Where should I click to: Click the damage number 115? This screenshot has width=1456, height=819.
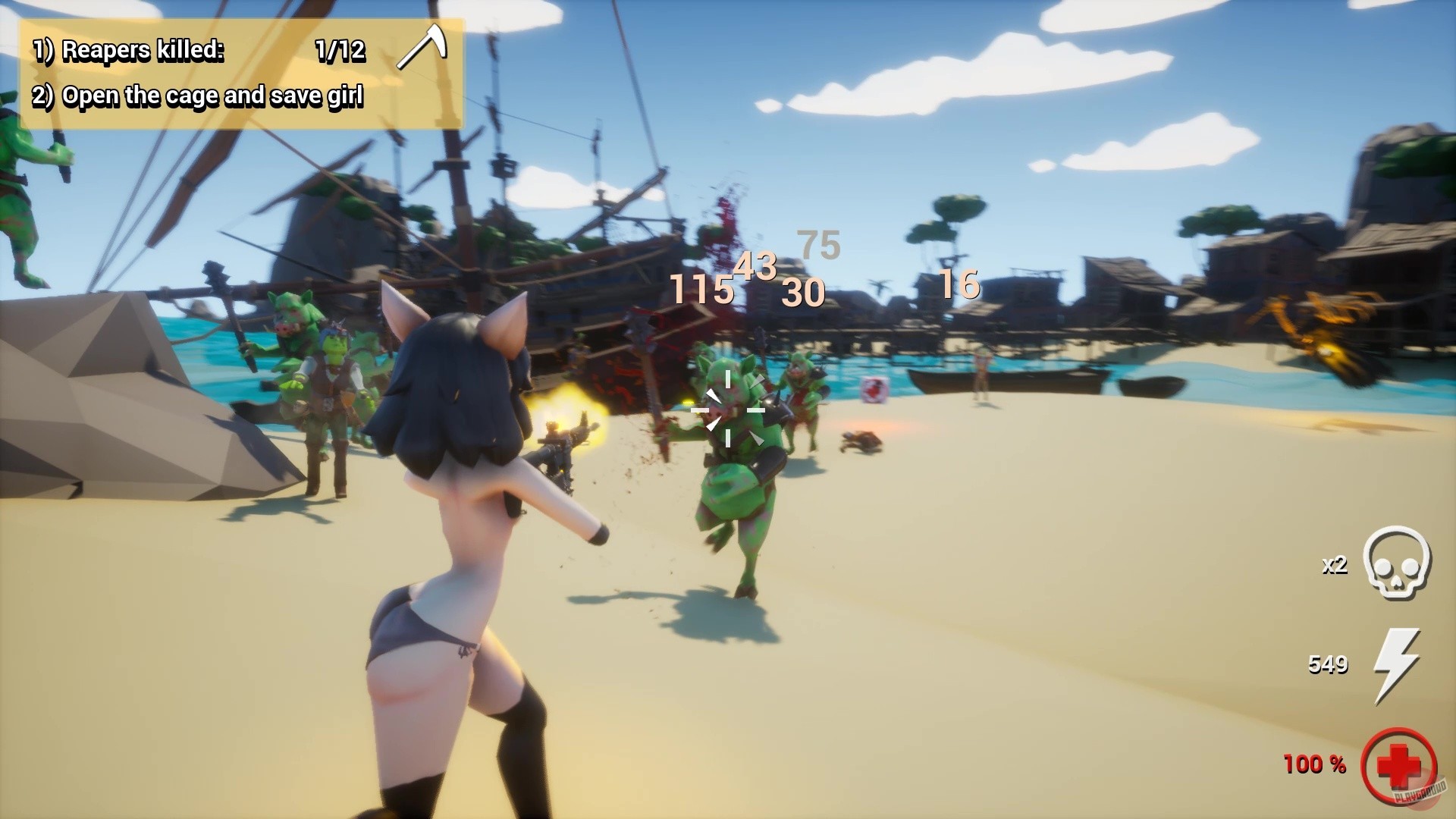[x=698, y=290]
